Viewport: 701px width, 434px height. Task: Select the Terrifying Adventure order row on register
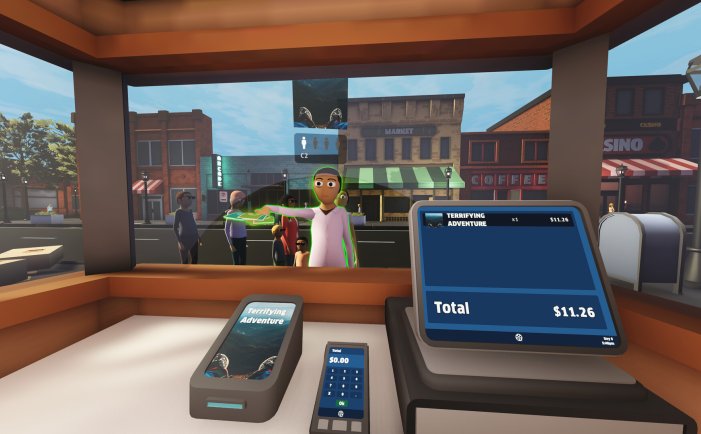click(x=498, y=220)
